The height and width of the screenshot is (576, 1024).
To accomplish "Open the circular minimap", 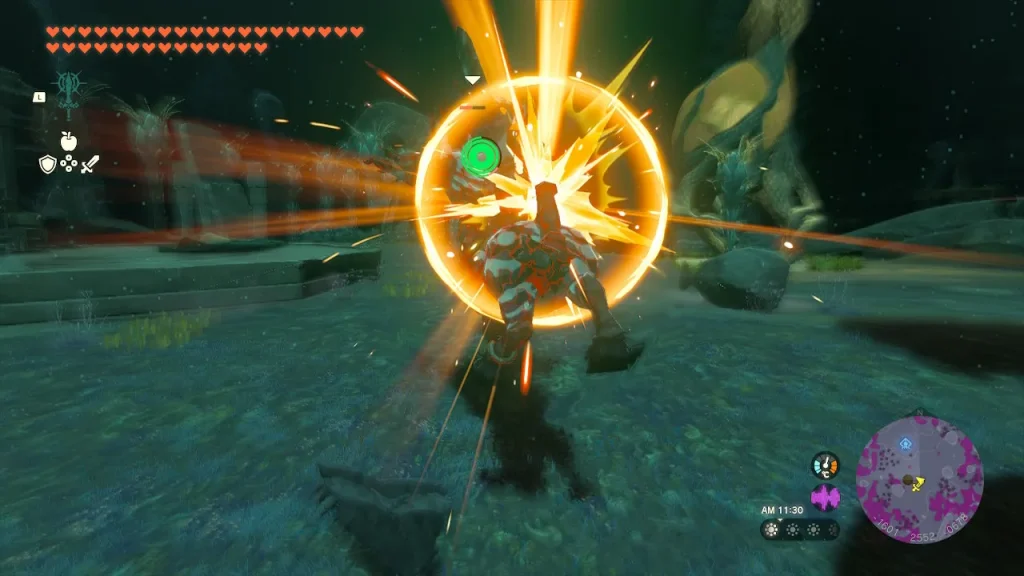I will (919, 480).
